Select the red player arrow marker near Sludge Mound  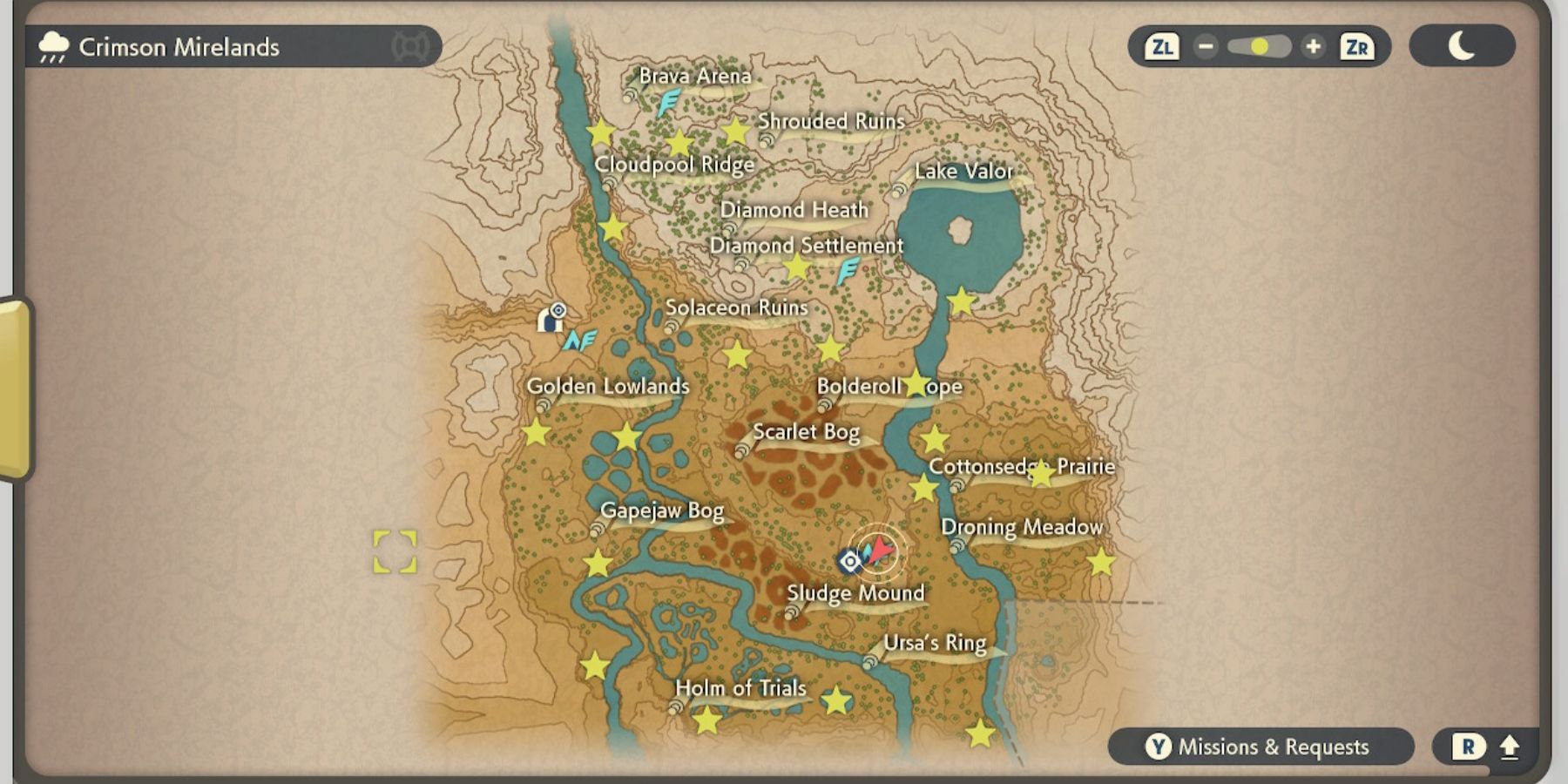(x=877, y=550)
